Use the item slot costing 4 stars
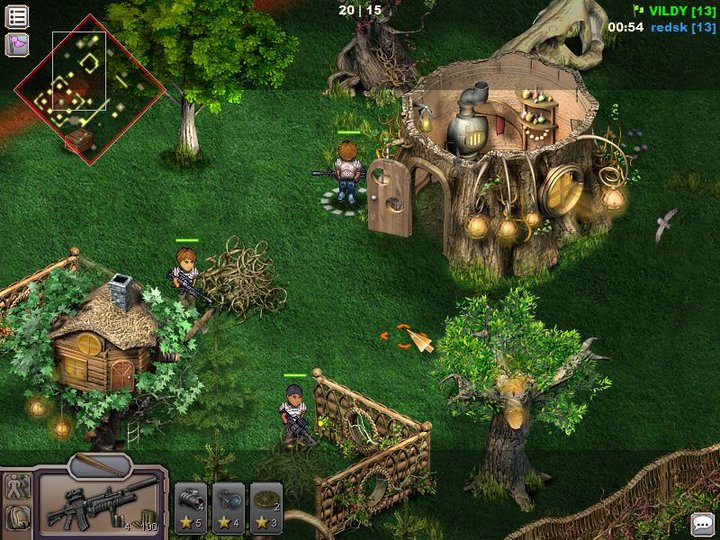Screen dimensions: 720x540 [228, 505]
